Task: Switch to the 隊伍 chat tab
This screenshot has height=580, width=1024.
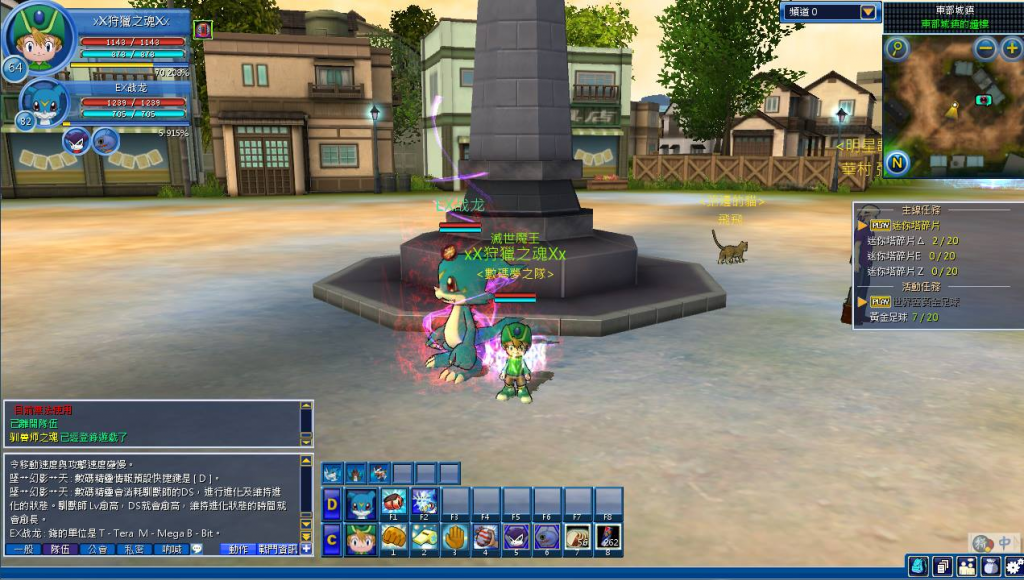Action: (59, 549)
